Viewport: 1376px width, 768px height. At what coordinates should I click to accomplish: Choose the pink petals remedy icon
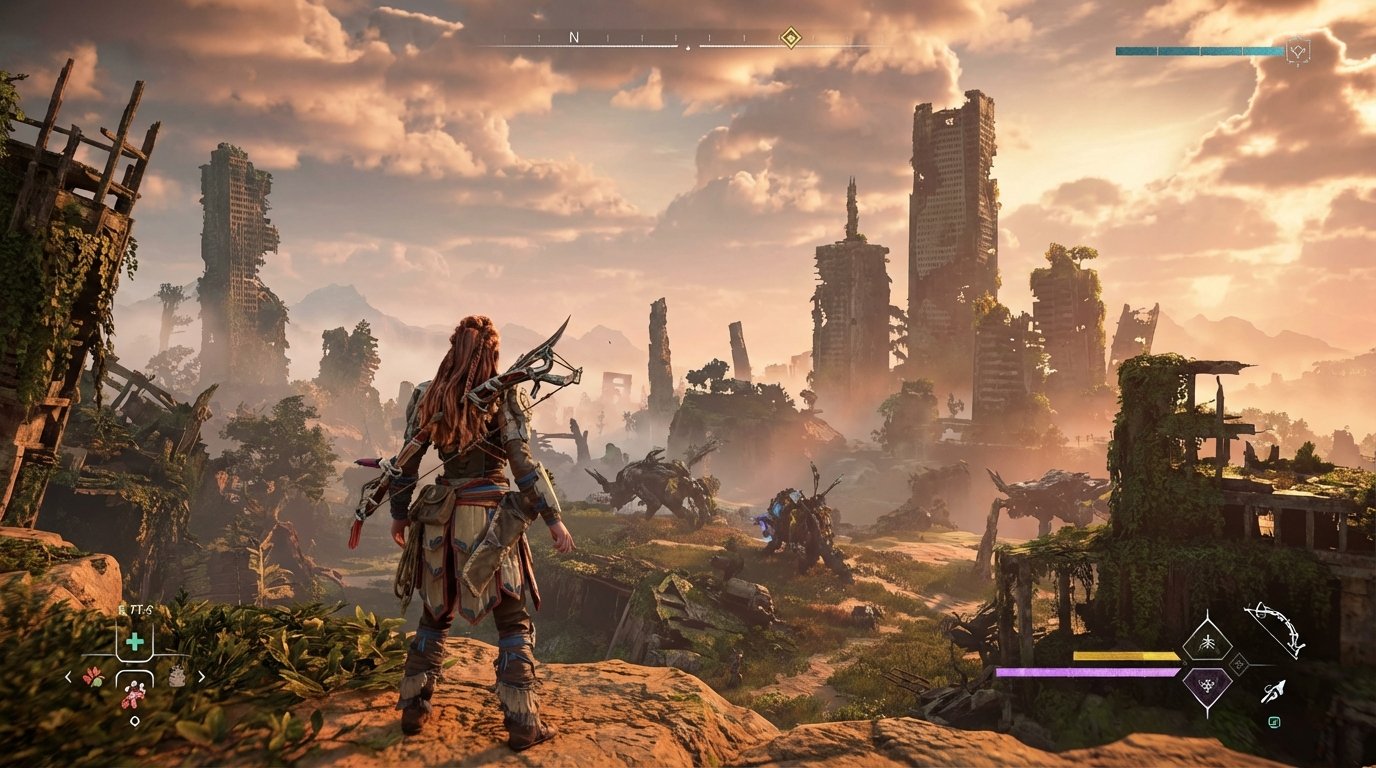132,696
